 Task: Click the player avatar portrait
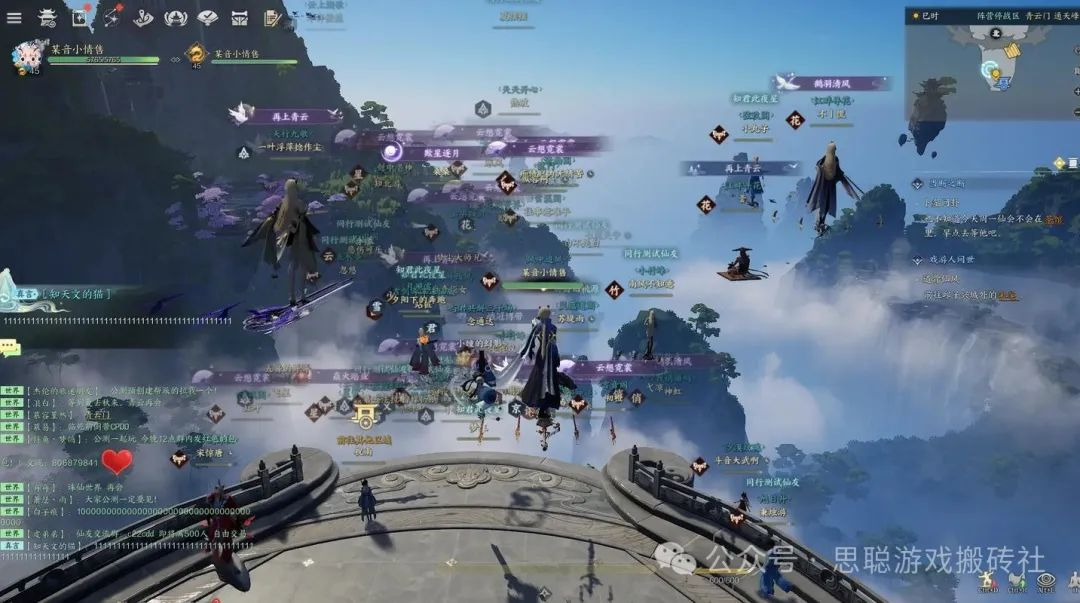pyautogui.click(x=26, y=57)
